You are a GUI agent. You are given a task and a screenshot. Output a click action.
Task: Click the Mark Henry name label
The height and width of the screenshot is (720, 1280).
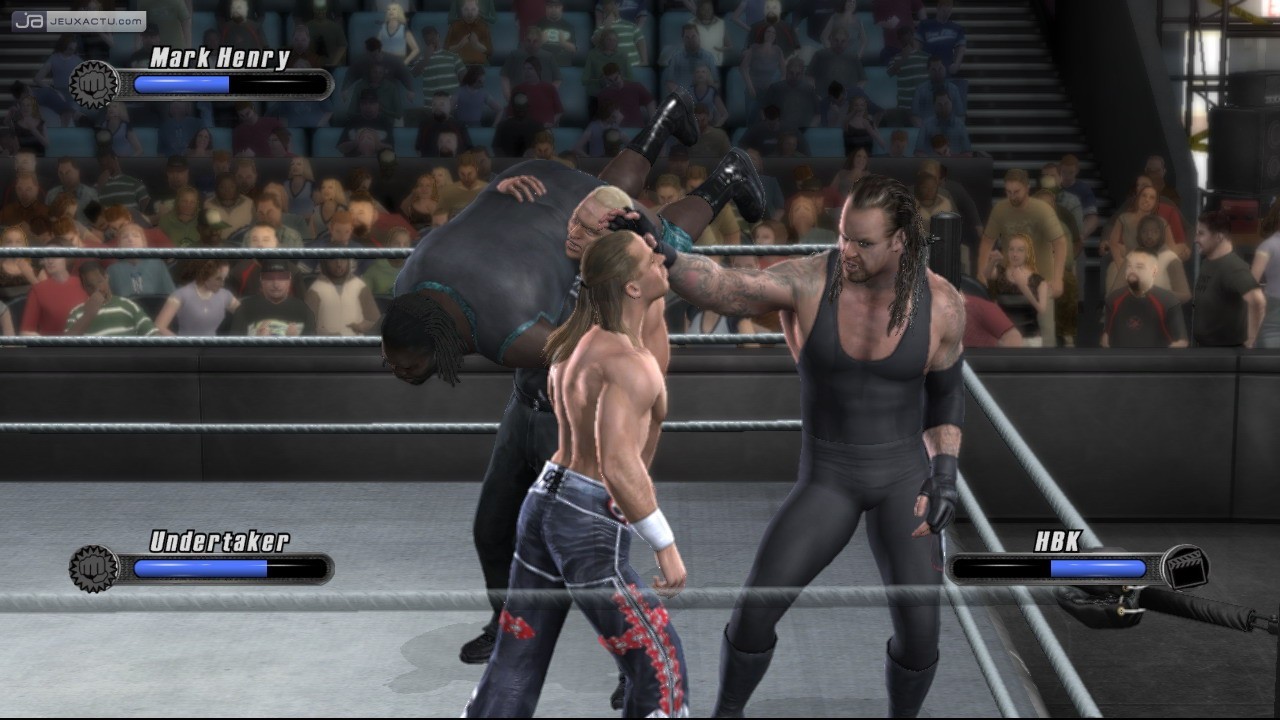pyautogui.click(x=218, y=57)
